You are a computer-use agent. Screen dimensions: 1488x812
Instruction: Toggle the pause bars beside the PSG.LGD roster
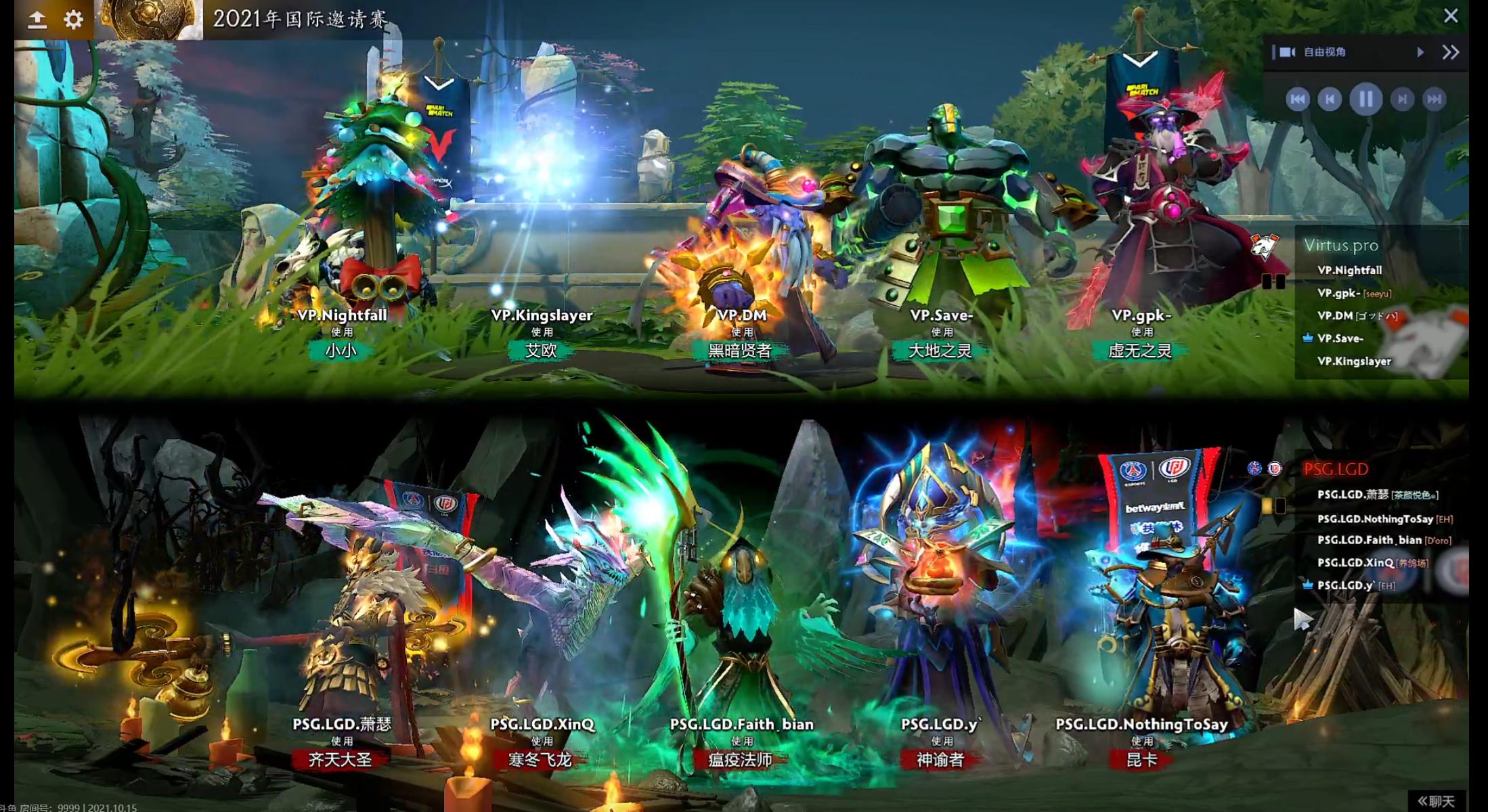(x=1274, y=504)
